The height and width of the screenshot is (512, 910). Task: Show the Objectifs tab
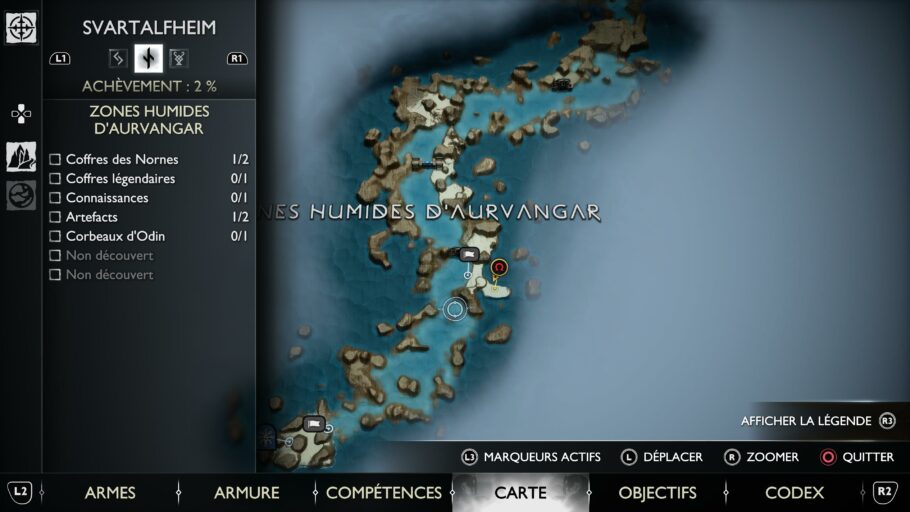coord(657,492)
